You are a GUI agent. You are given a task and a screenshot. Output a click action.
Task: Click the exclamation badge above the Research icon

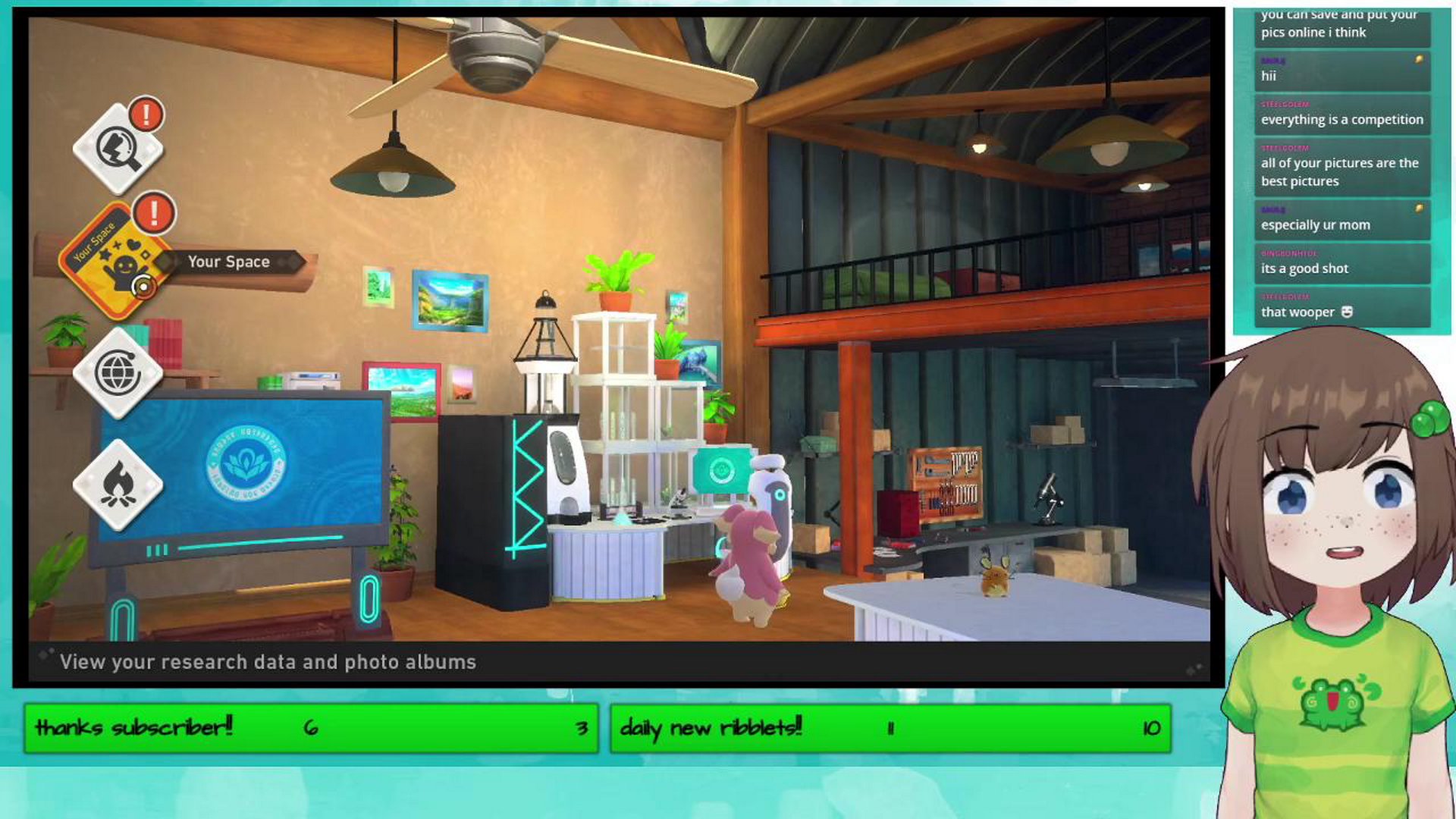coord(147,114)
